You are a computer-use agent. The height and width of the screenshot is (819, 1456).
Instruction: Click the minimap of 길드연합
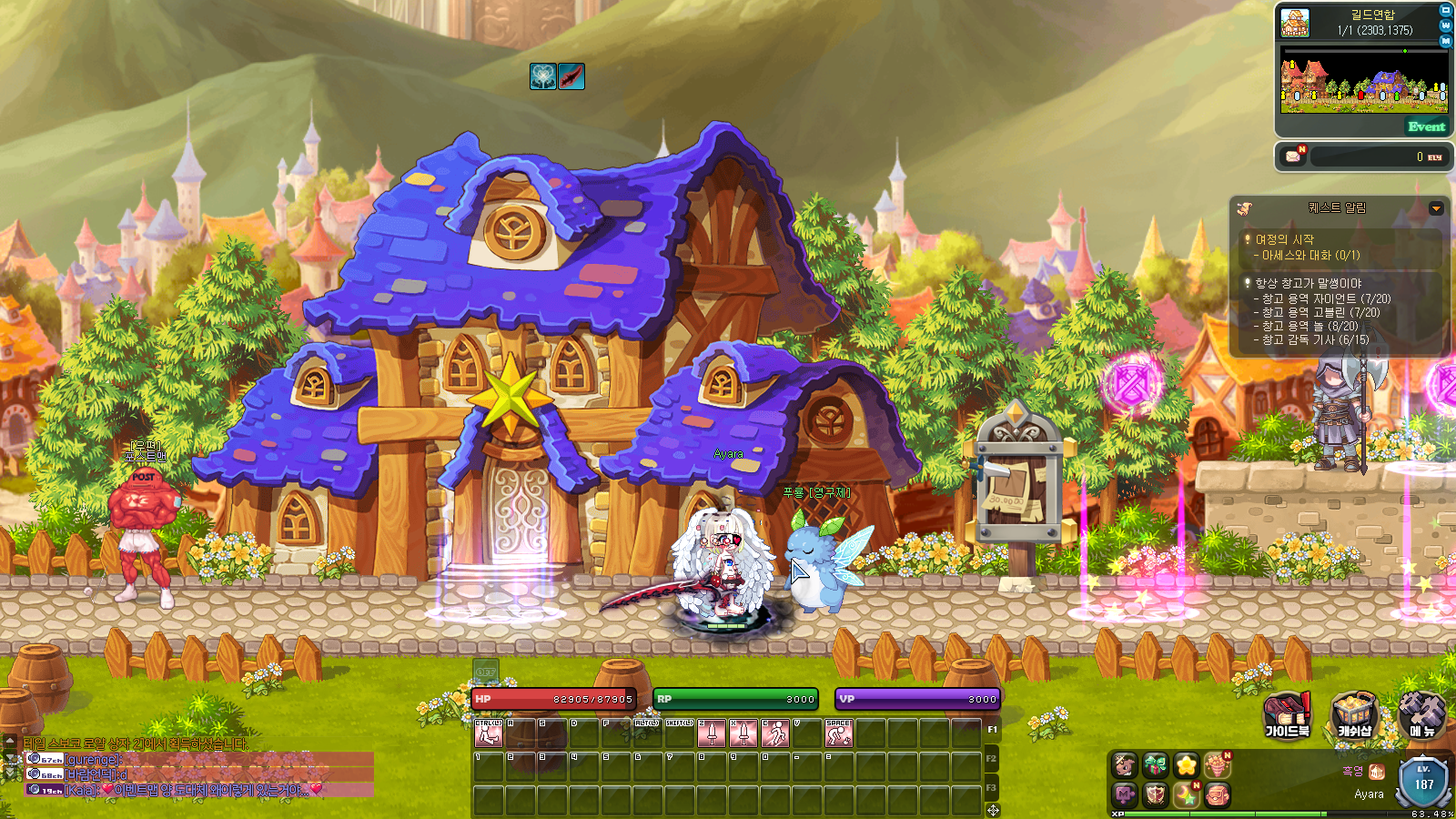point(1363,80)
